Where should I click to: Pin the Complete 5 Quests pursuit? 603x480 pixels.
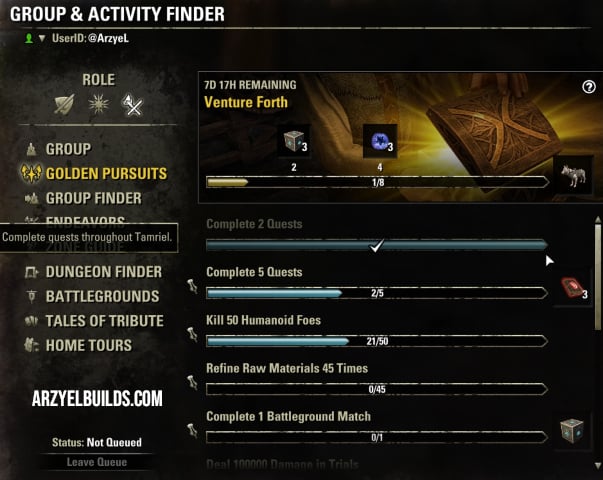pyautogui.click(x=192, y=287)
